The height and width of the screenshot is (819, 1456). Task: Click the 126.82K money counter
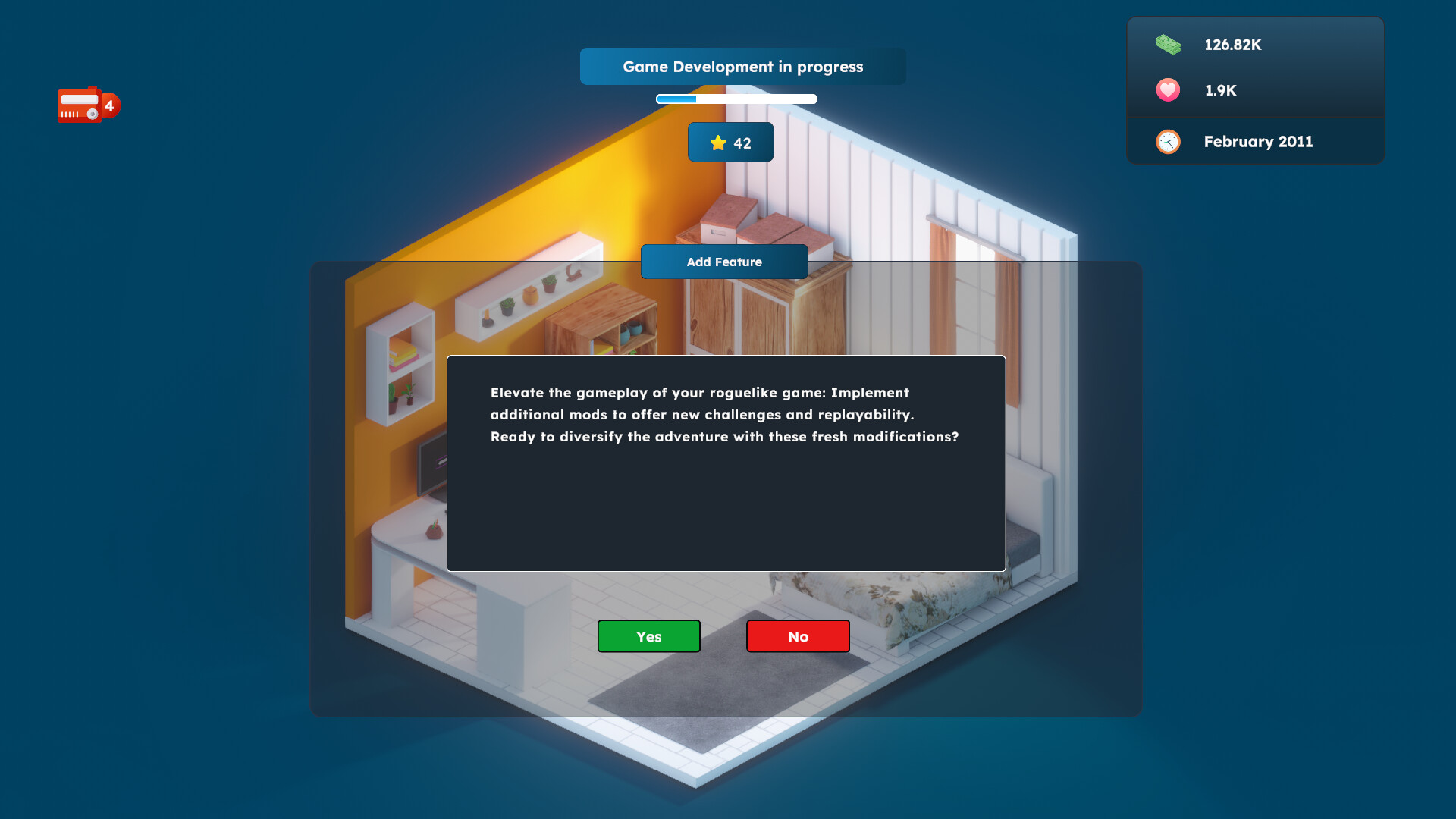point(1232,45)
